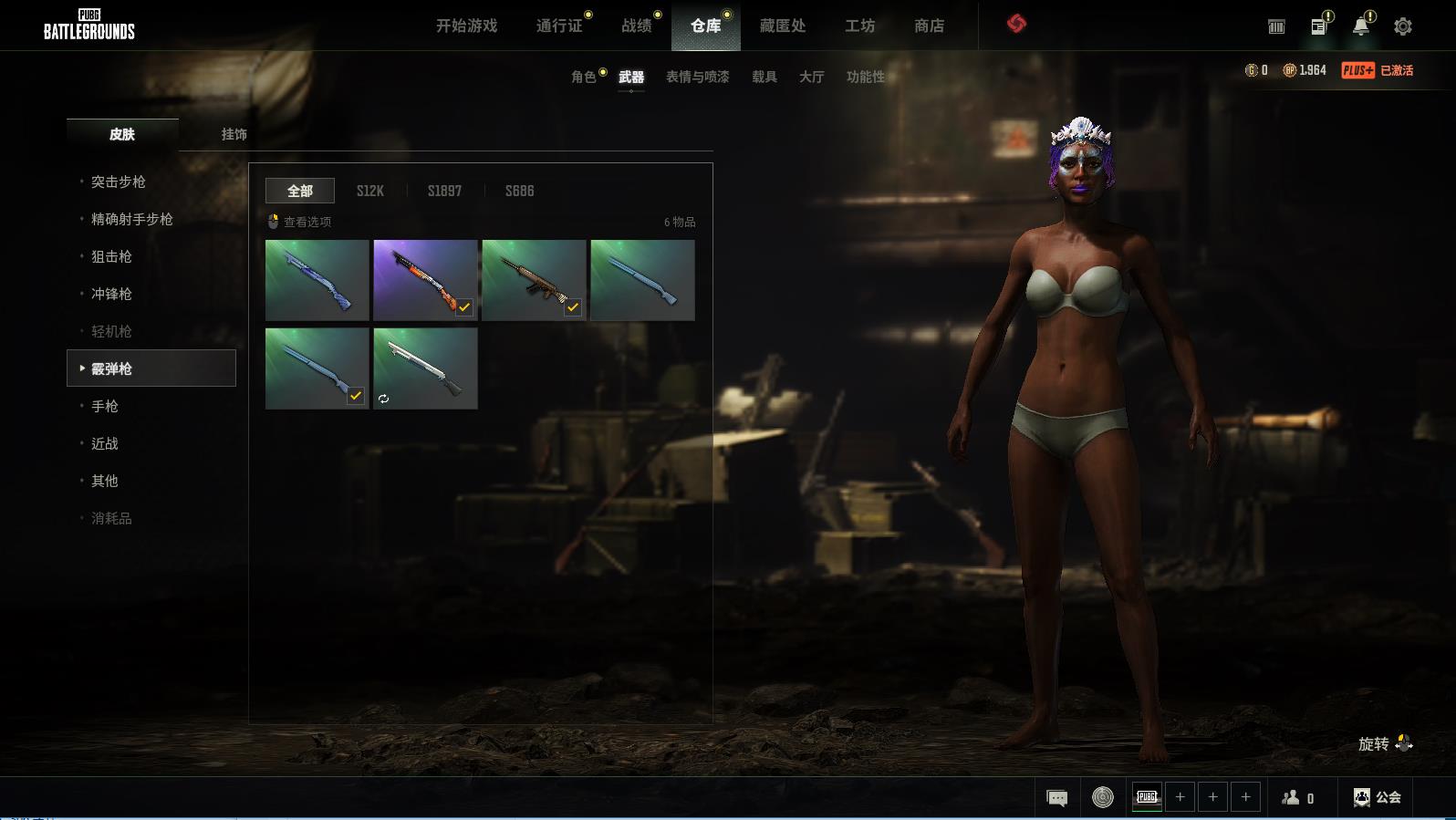Filter skins by S12K
The image size is (1456, 820).
(369, 191)
